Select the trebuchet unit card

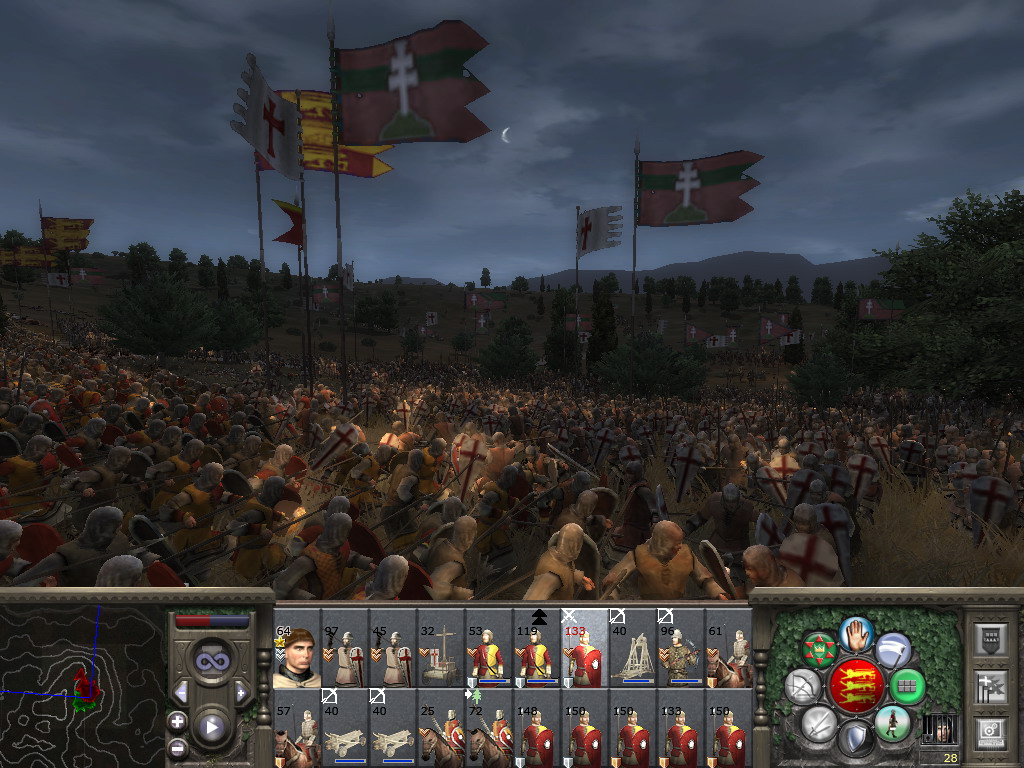(633, 657)
